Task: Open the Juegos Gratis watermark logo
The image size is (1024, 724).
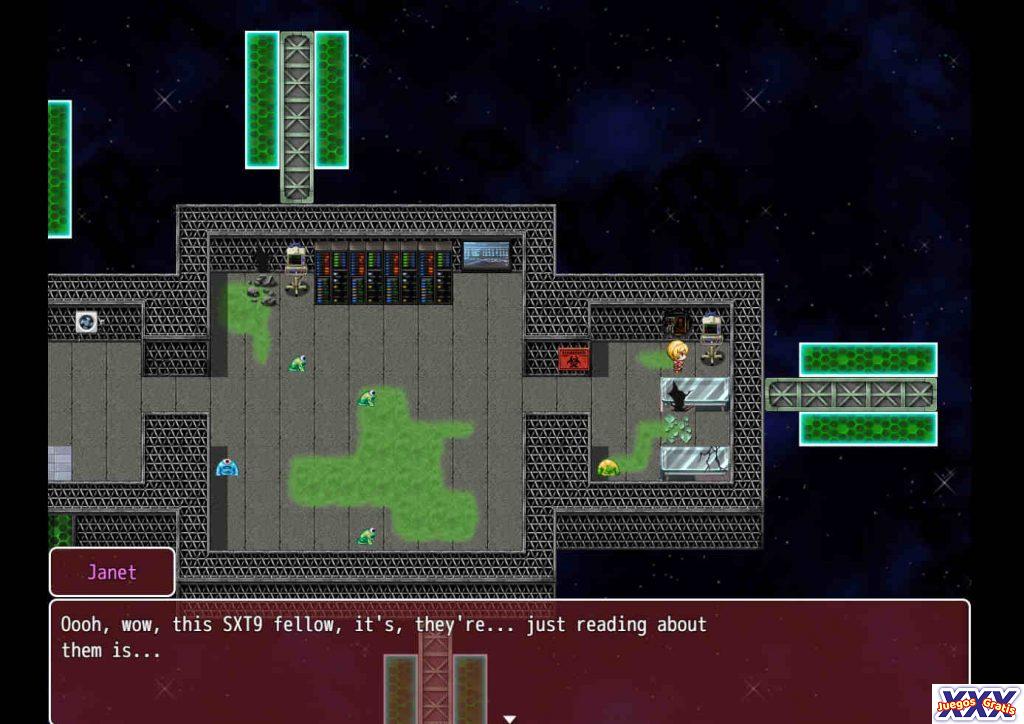Action: point(976,702)
